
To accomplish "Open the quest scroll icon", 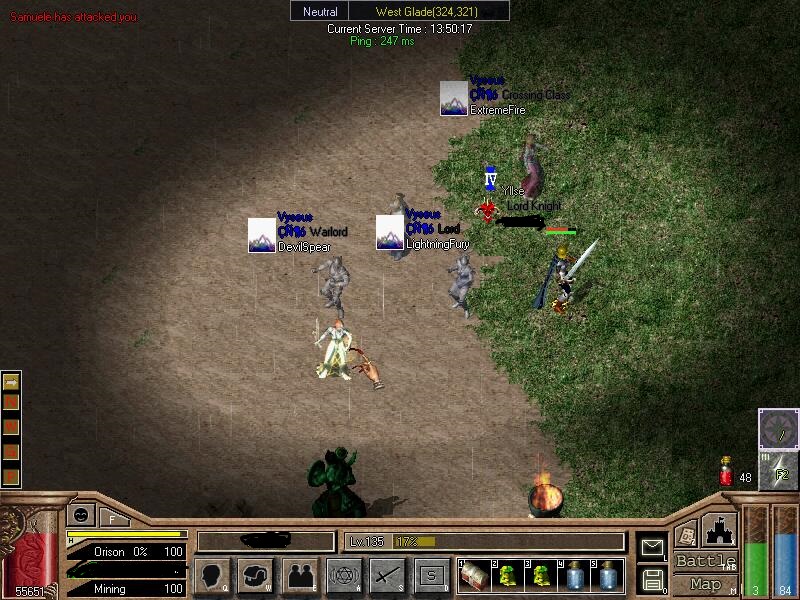I will (686, 534).
